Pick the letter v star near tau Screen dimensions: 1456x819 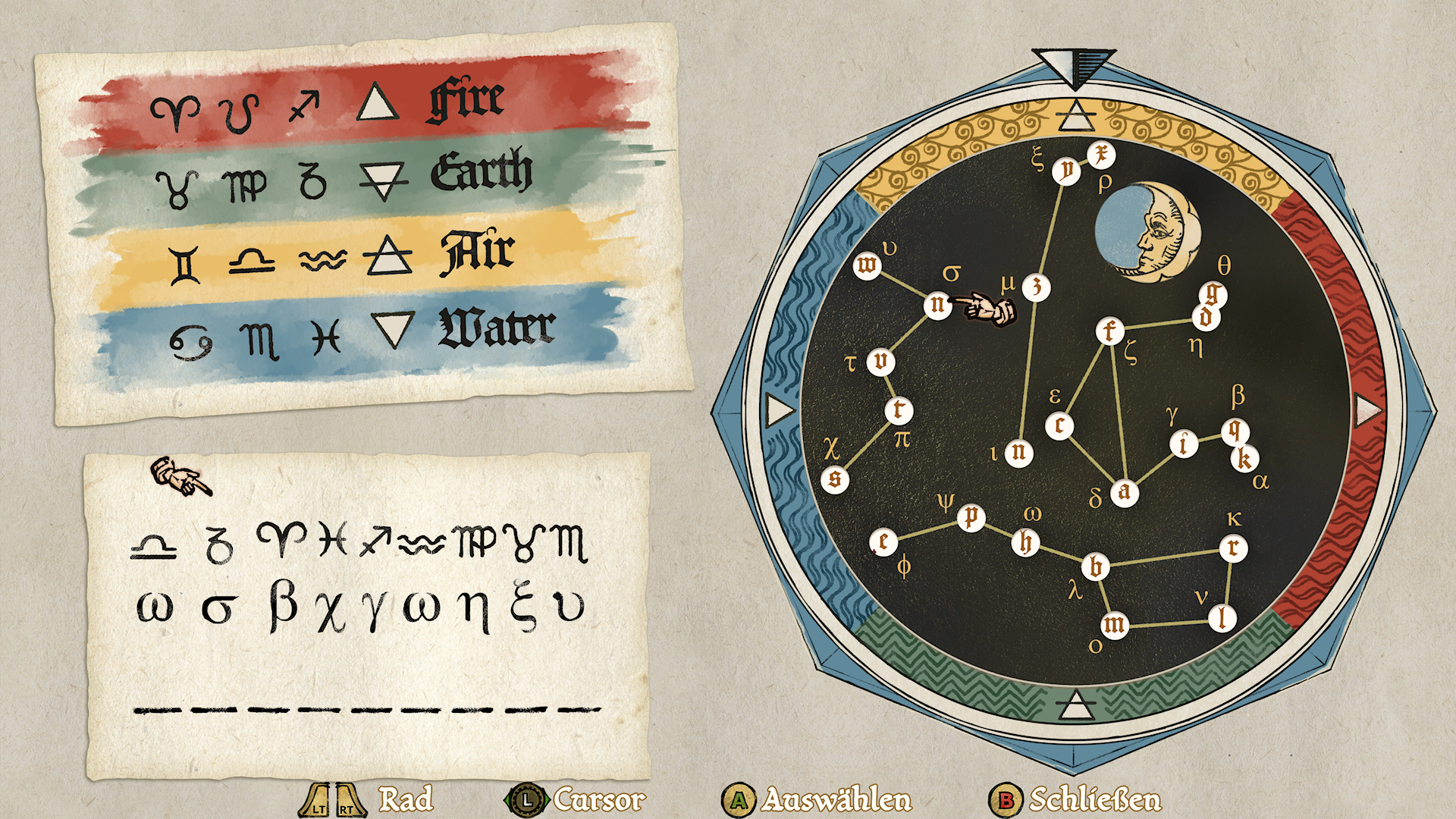click(880, 362)
